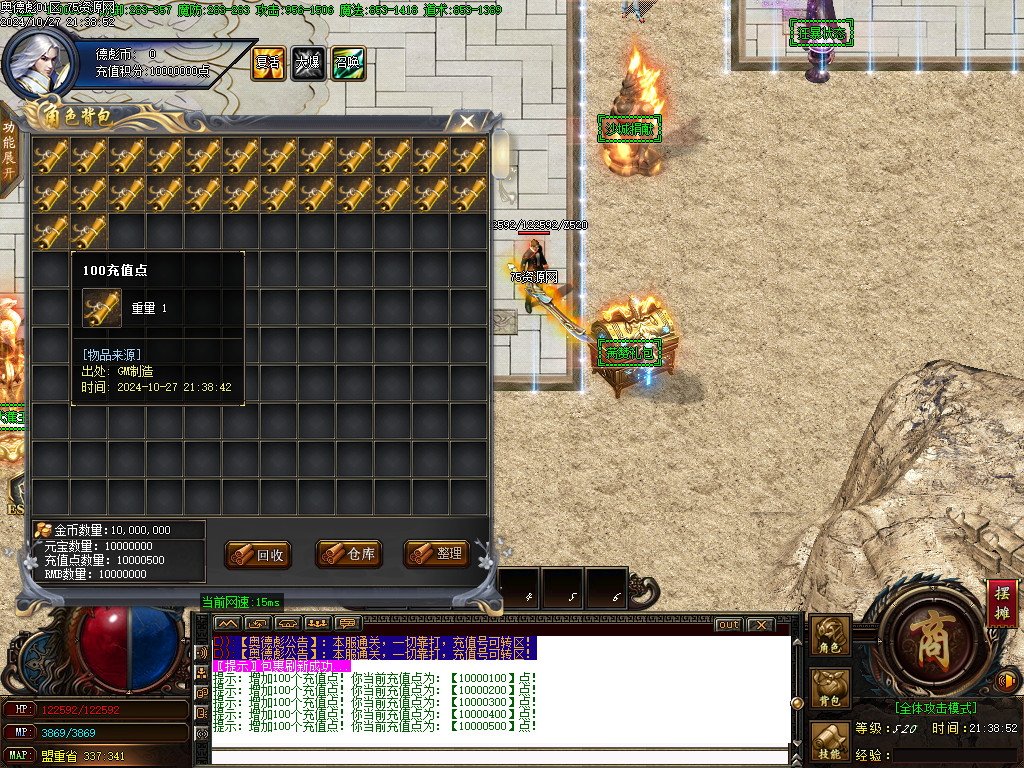Click the 回收 recycle button
Viewport: 1024px width, 768px height.
click(259, 554)
